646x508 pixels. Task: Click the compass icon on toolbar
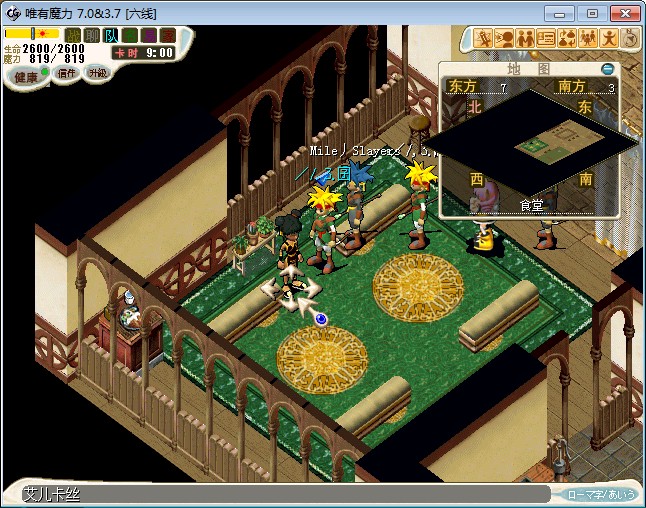click(x=629, y=39)
